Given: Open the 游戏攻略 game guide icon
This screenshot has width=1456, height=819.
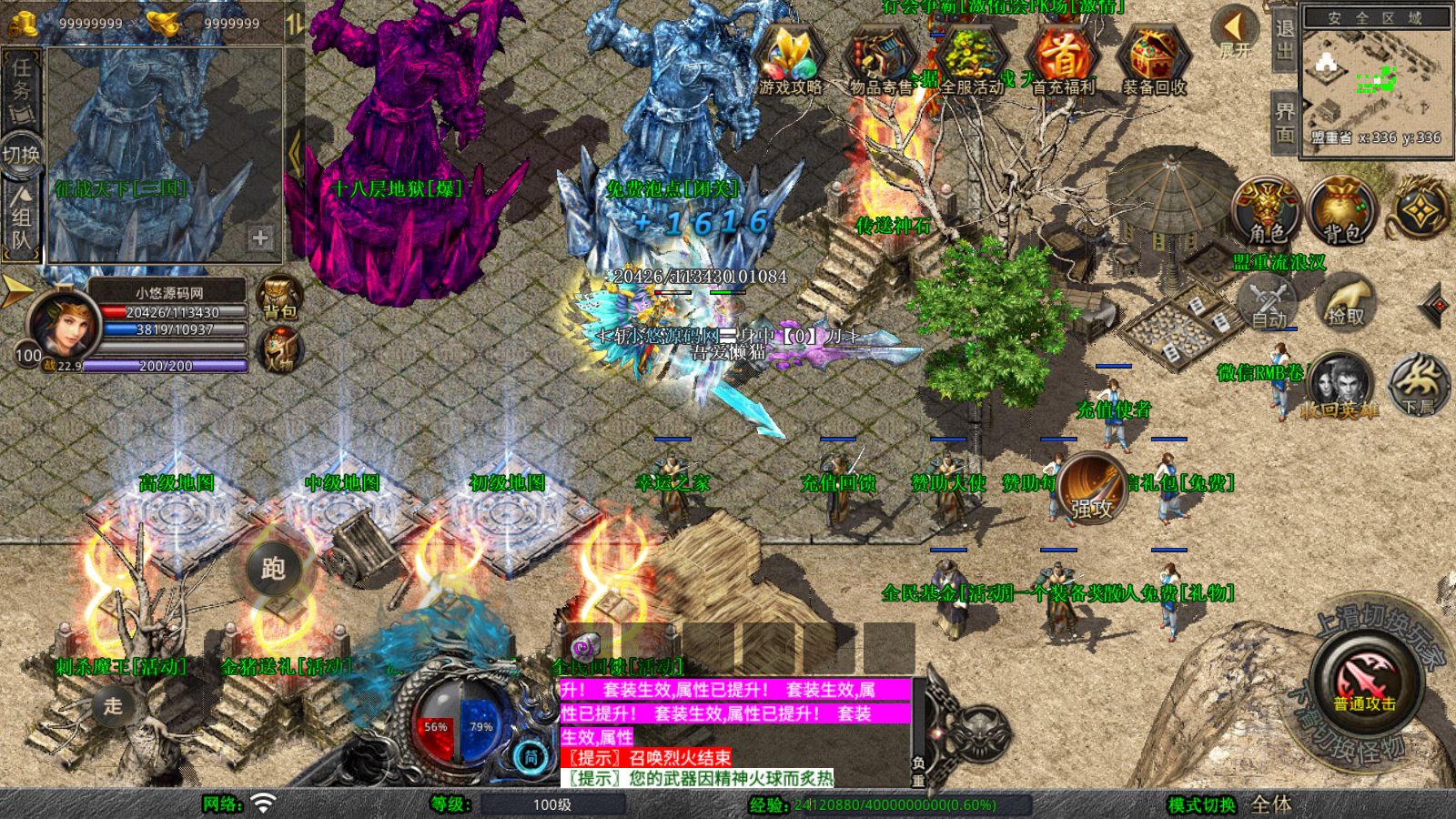Looking at the screenshot, I should (790, 60).
